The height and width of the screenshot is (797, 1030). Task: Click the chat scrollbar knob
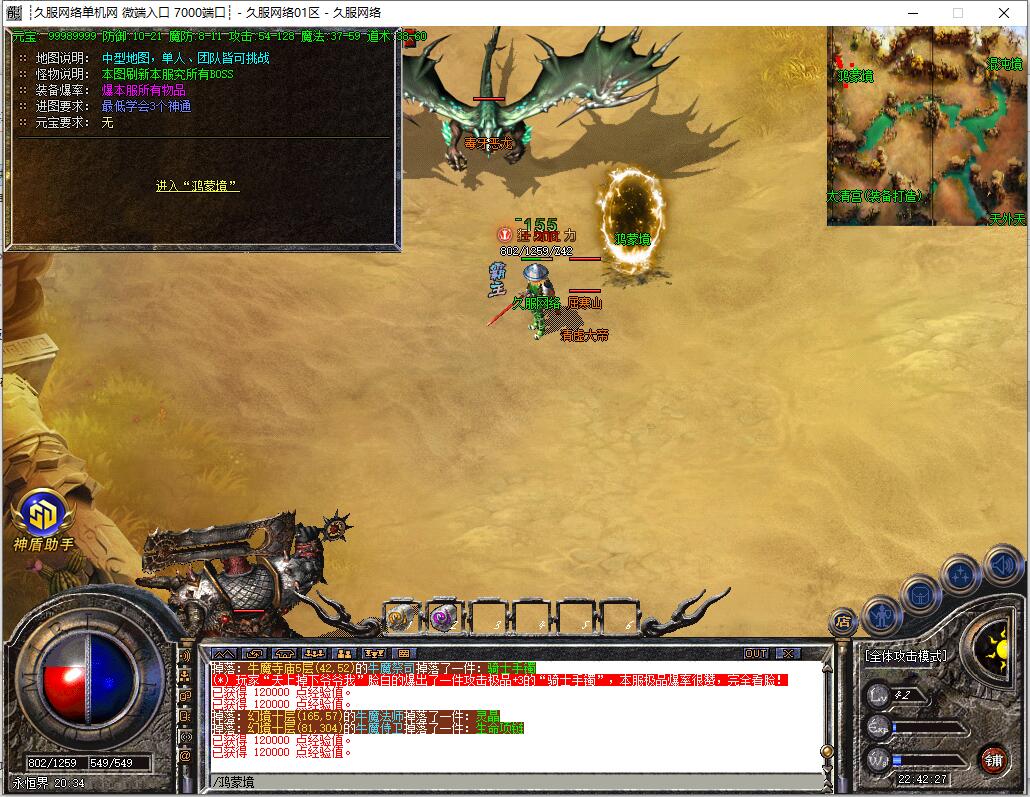(x=826, y=751)
